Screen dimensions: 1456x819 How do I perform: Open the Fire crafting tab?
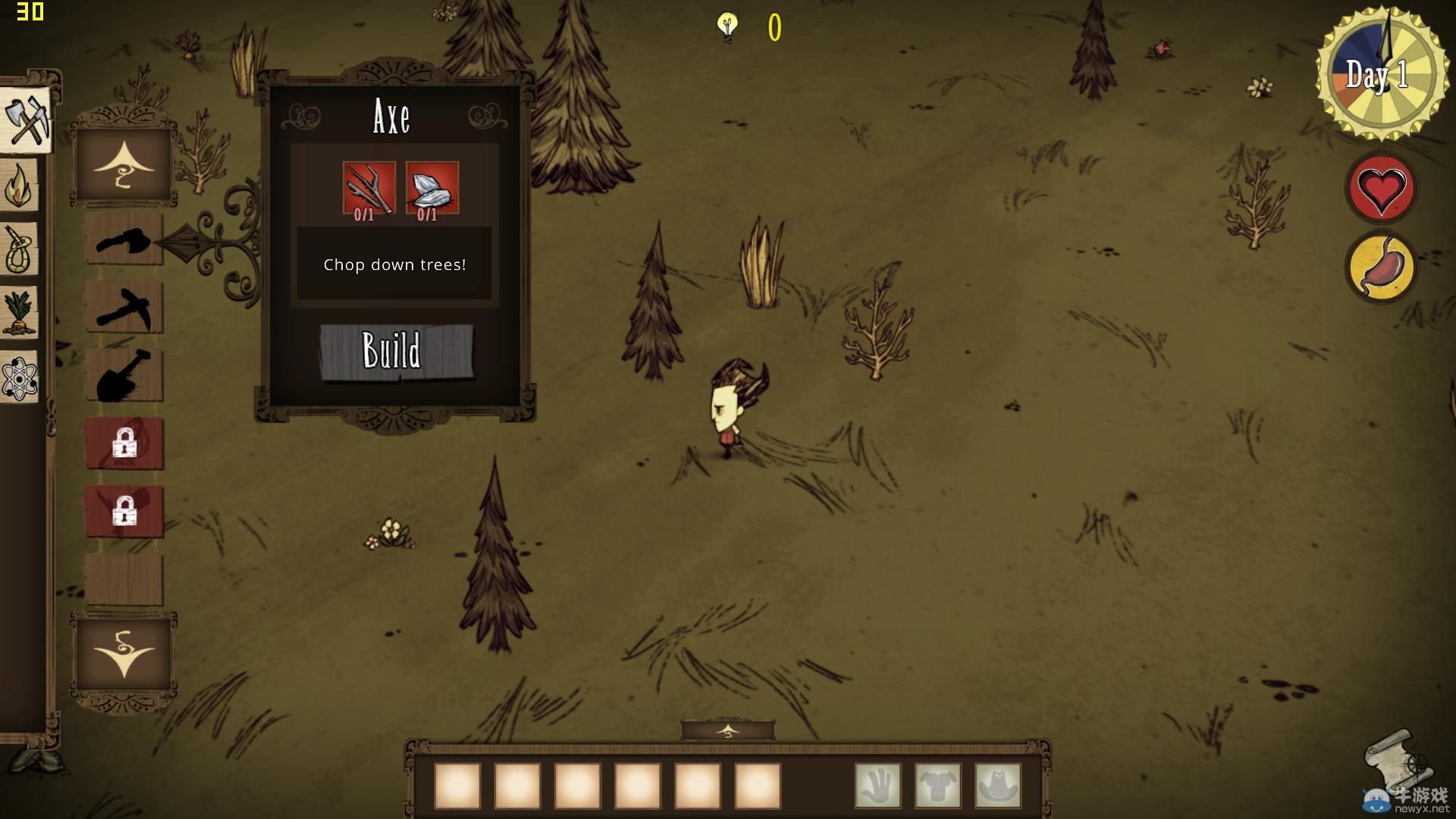point(20,185)
